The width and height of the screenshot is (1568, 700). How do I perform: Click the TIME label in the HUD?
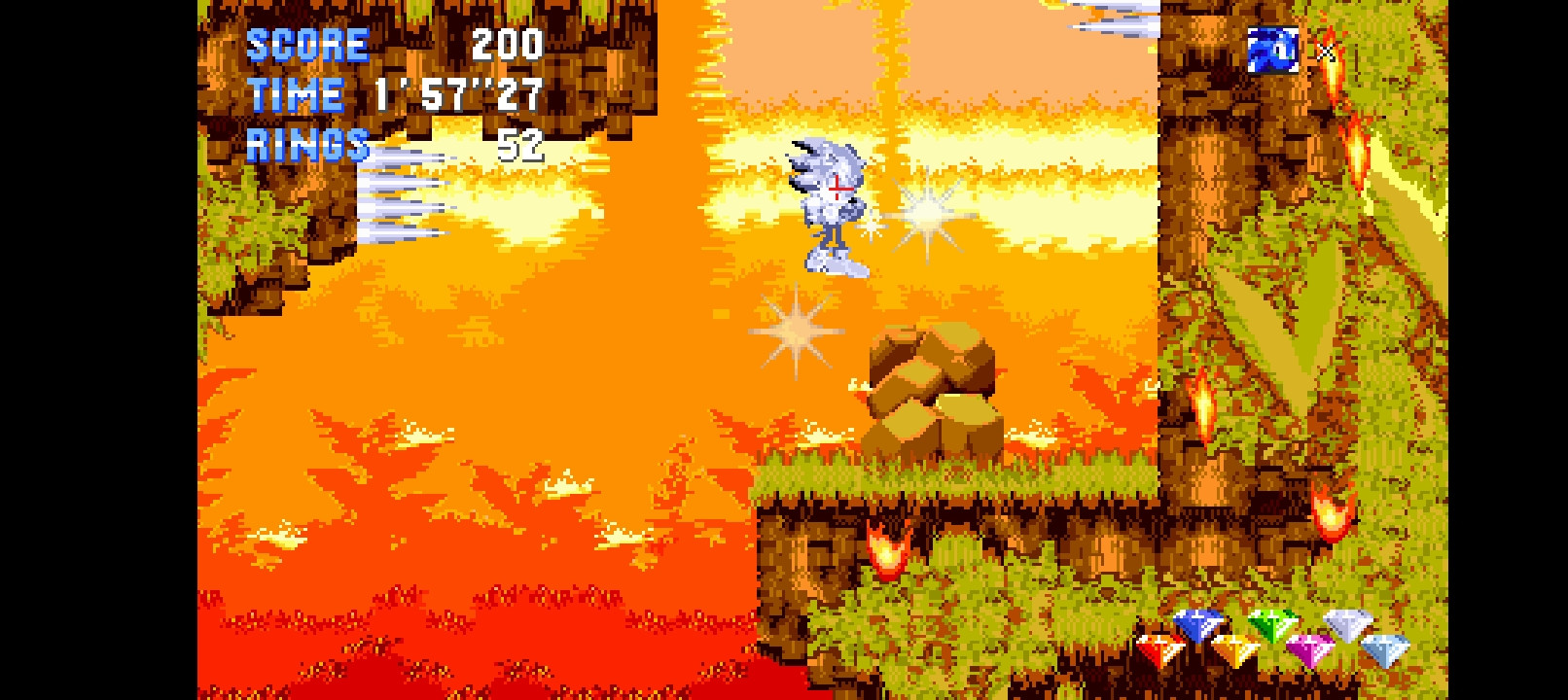tap(295, 94)
